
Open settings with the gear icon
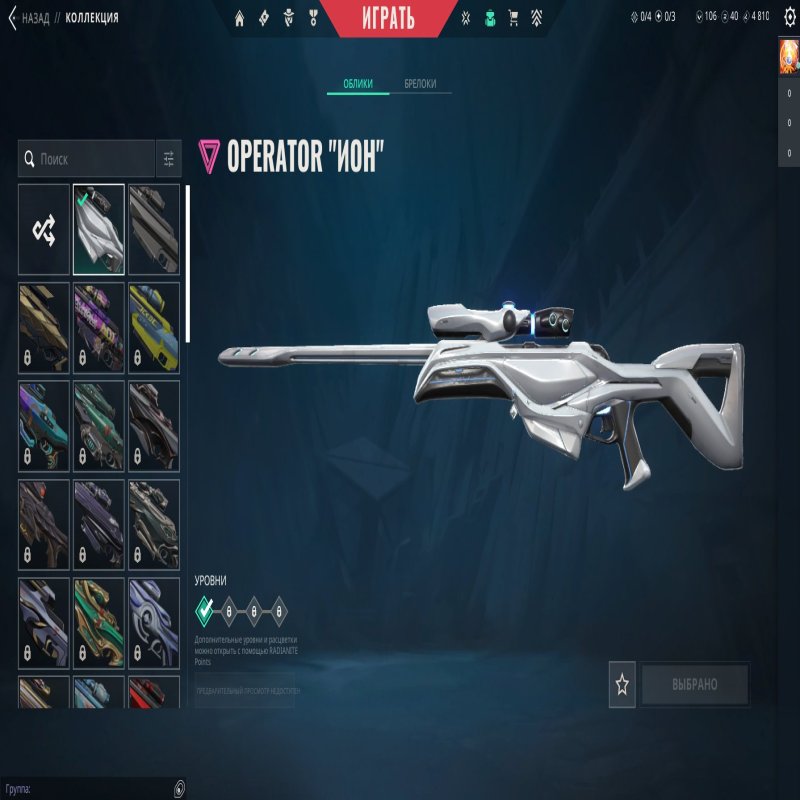click(789, 17)
